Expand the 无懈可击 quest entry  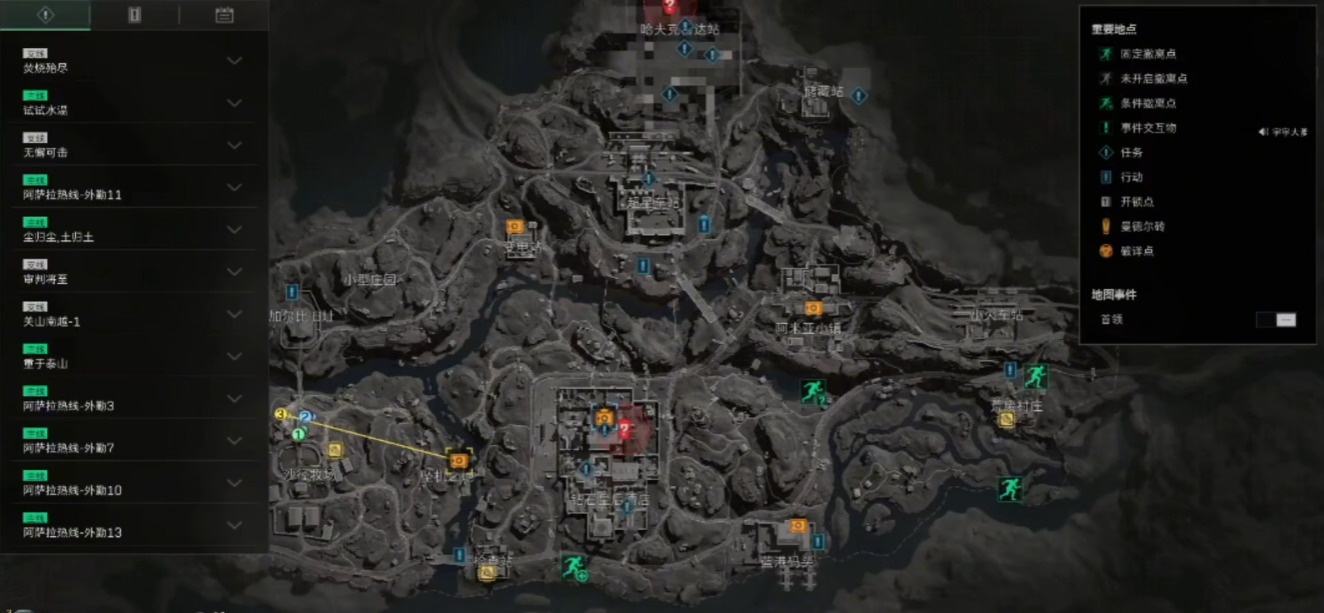coord(234,145)
